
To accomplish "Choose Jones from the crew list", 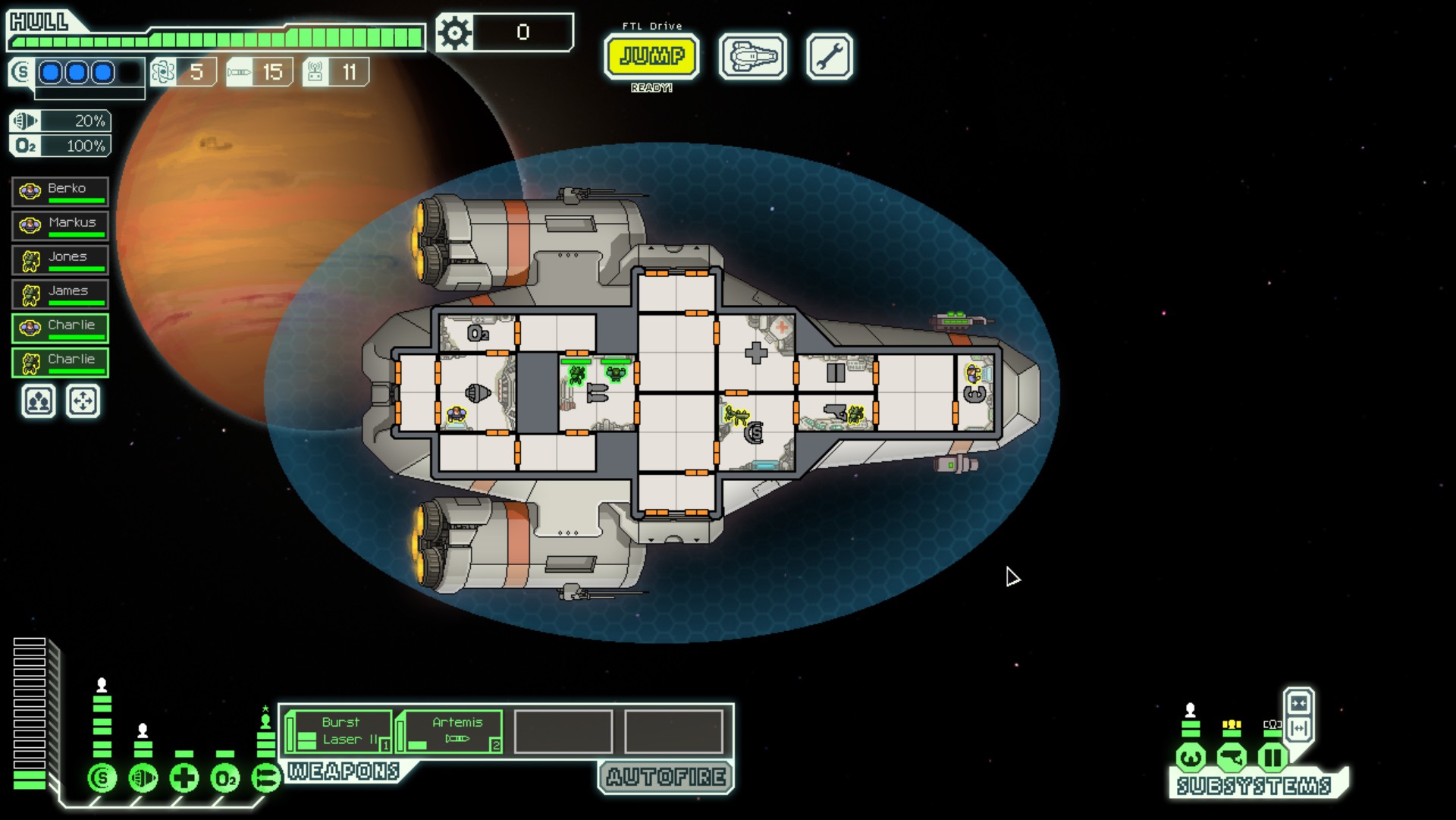I will pos(61,259).
